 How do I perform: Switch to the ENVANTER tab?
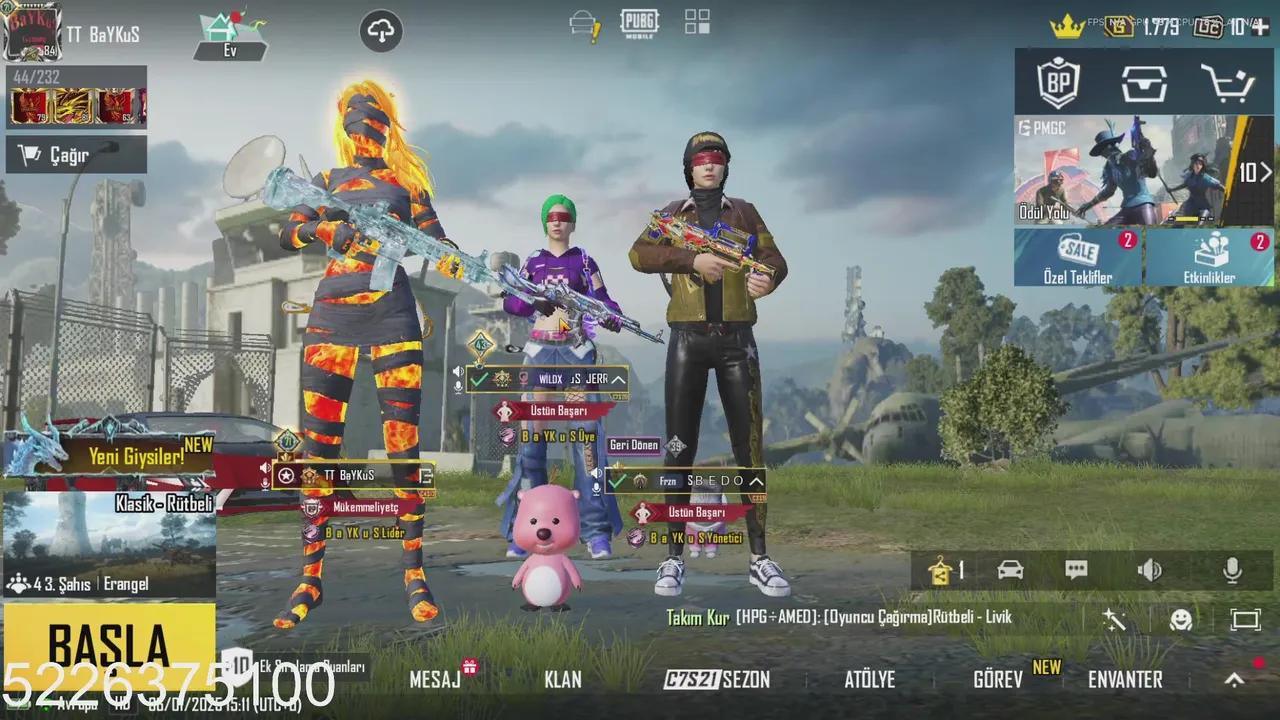[1124, 679]
